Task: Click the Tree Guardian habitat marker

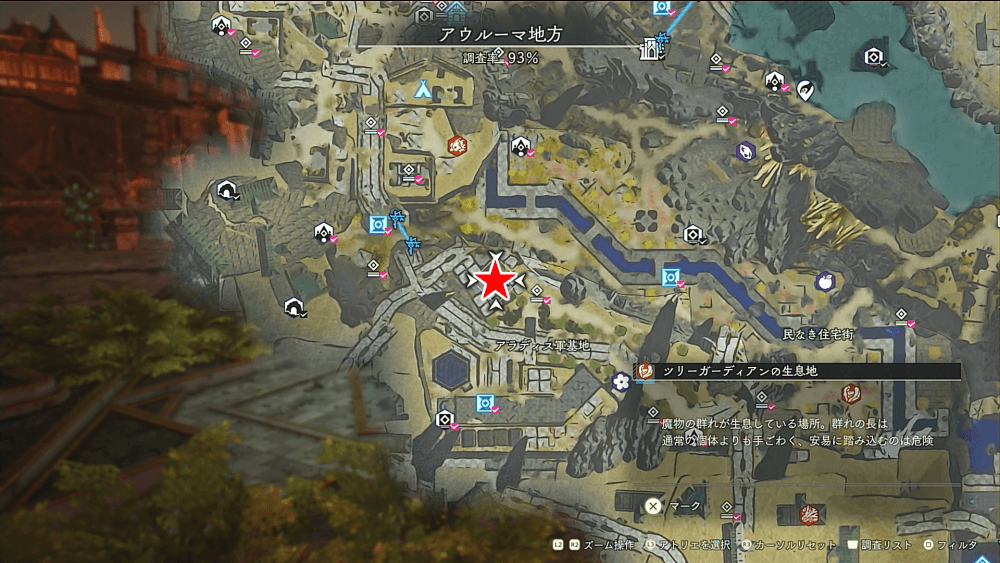Action: click(x=645, y=371)
